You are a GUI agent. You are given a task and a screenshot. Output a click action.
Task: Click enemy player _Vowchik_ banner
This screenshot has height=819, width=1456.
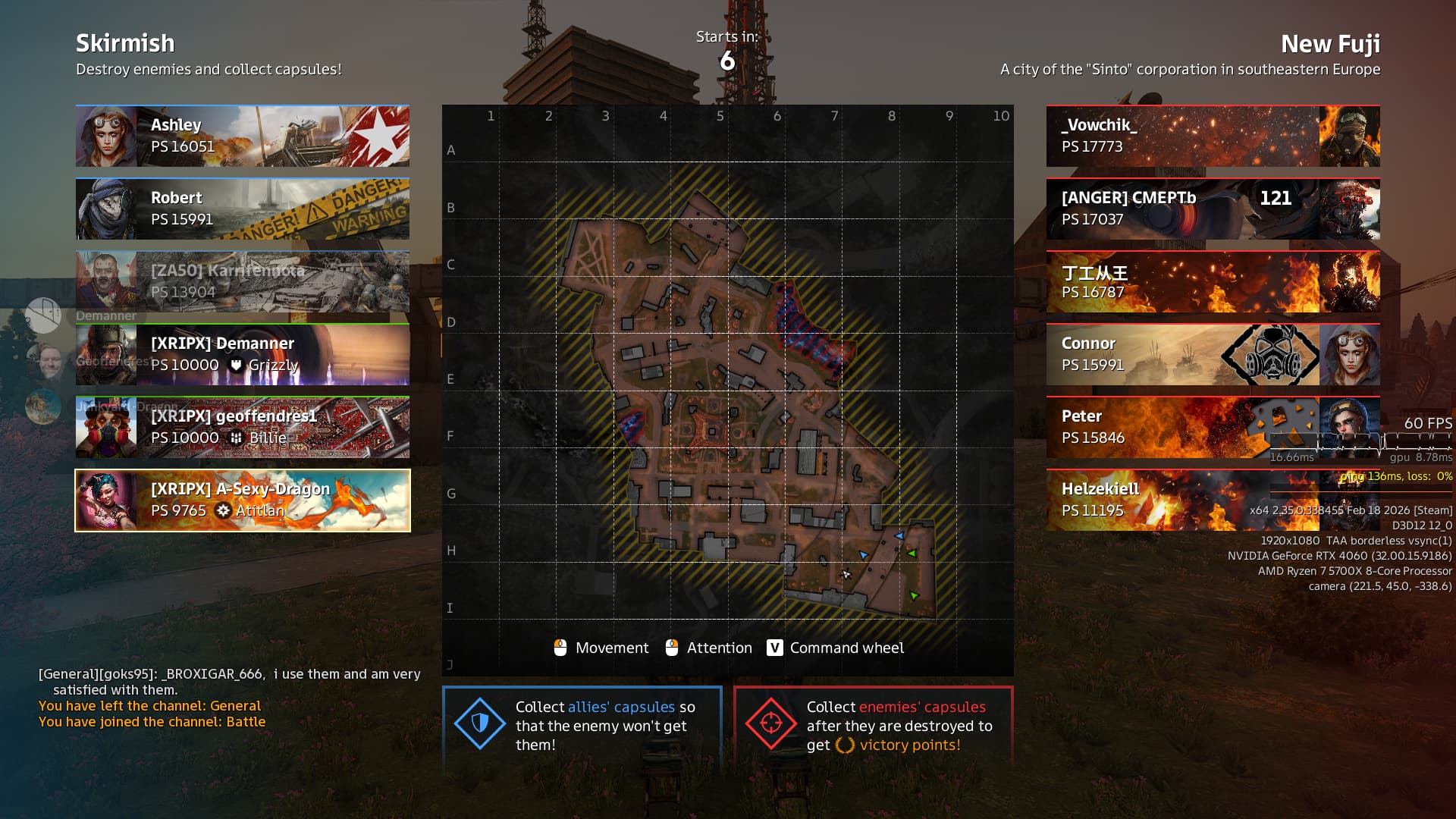coord(1213,136)
